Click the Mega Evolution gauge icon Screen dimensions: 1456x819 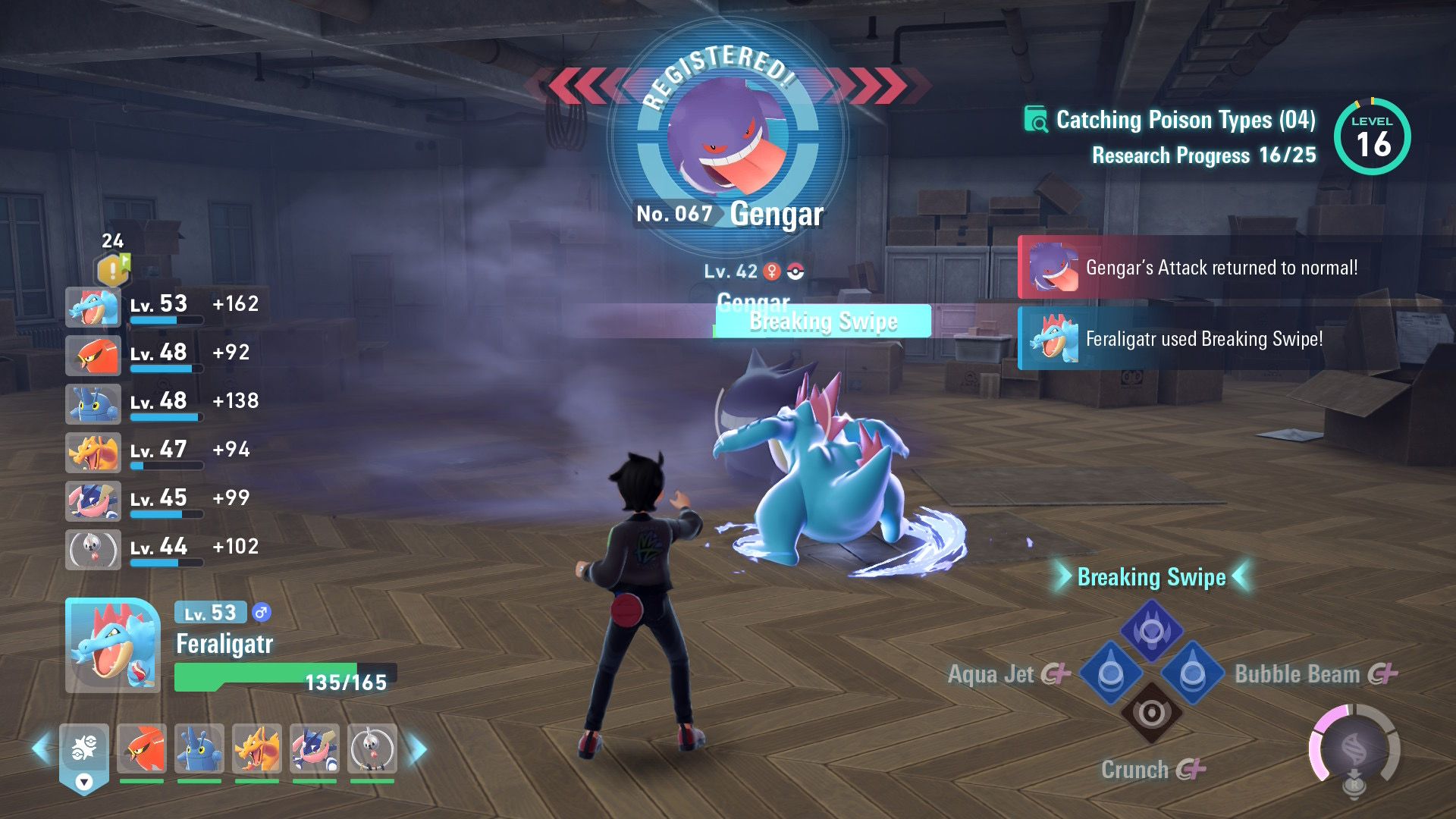pos(1354,750)
